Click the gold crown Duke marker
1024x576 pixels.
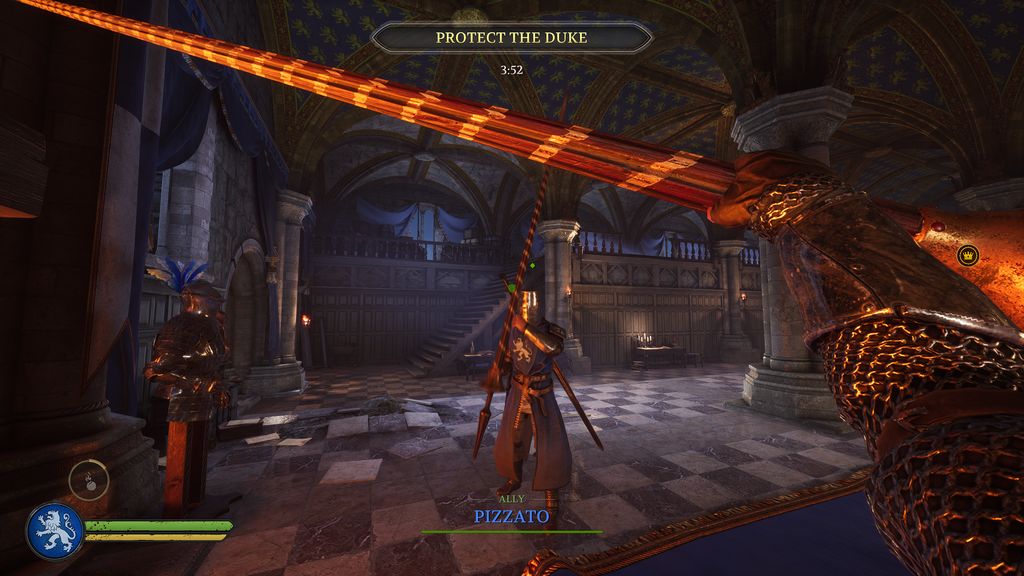(967, 256)
